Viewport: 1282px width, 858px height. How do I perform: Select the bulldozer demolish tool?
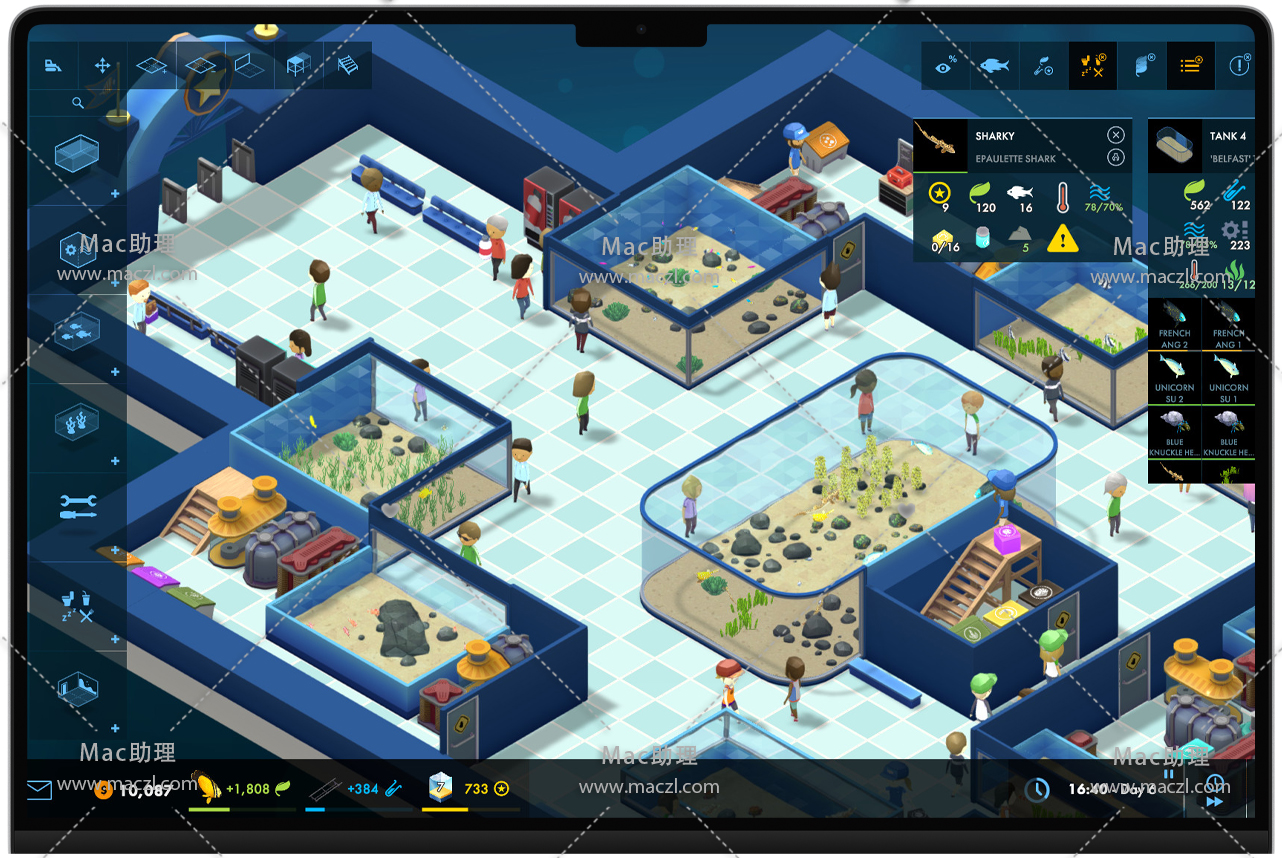(53, 66)
